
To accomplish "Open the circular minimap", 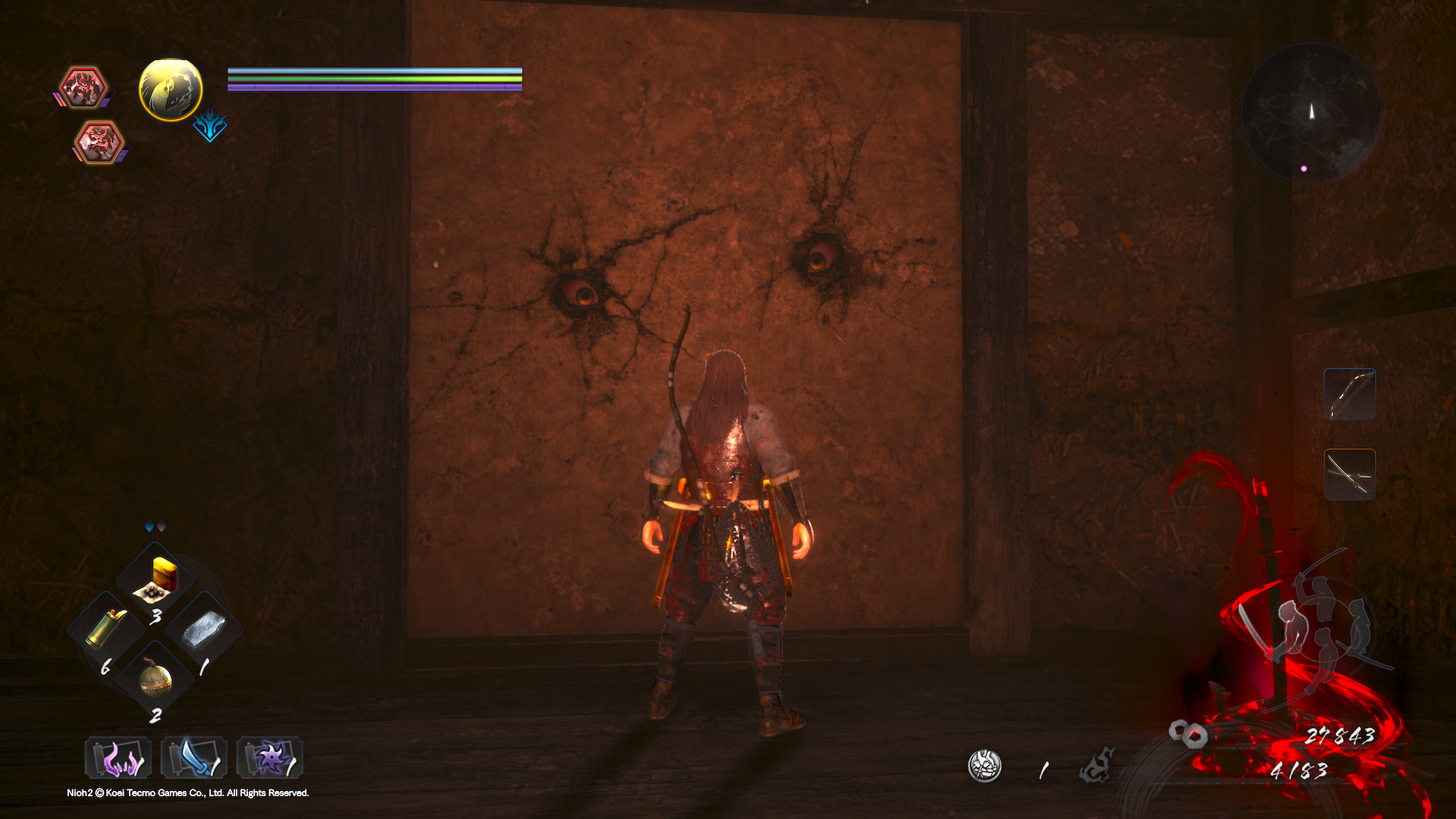I will click(1311, 112).
